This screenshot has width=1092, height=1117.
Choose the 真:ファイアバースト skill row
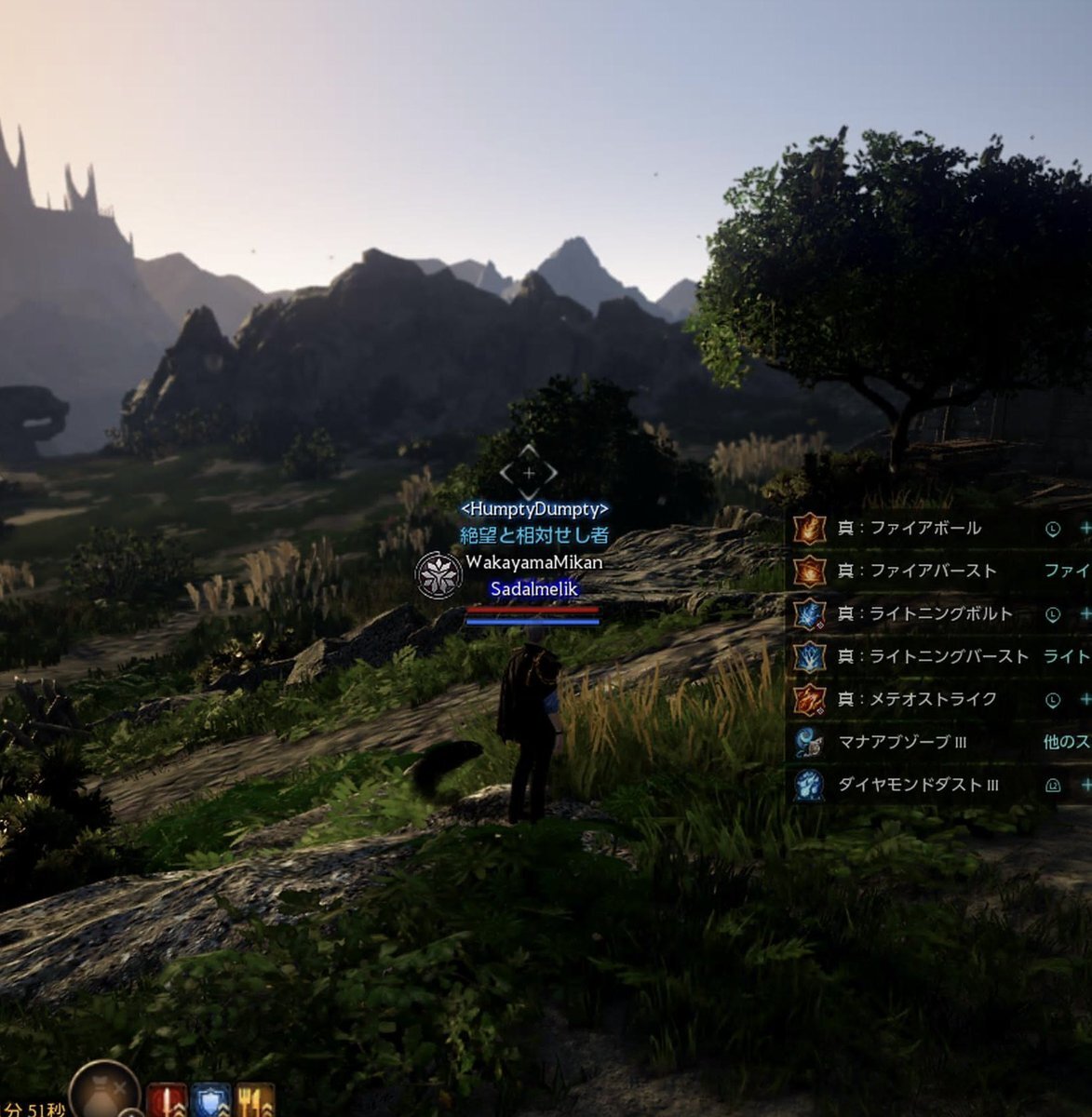[x=917, y=572]
